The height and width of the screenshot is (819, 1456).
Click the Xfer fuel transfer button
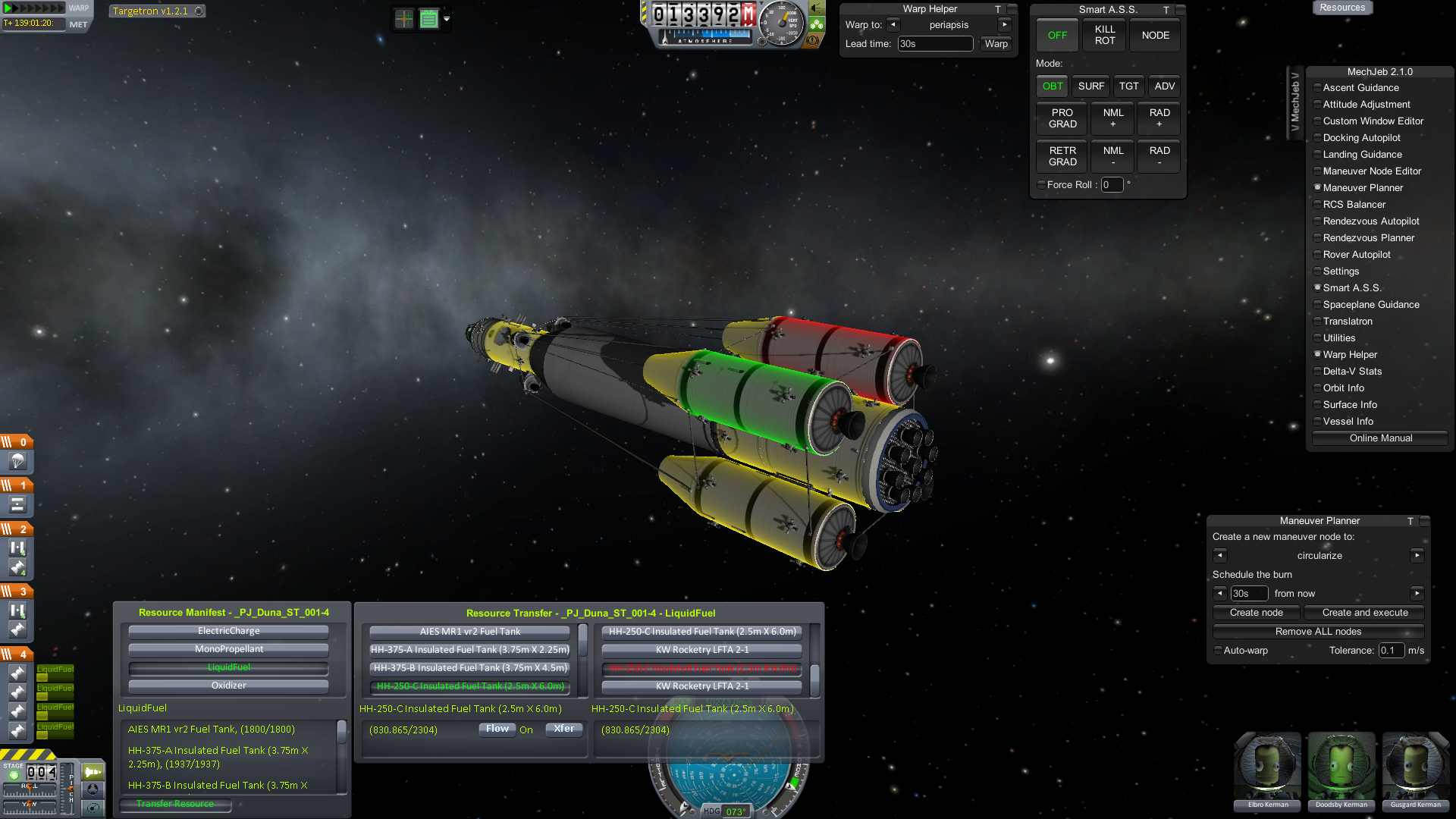coord(563,729)
